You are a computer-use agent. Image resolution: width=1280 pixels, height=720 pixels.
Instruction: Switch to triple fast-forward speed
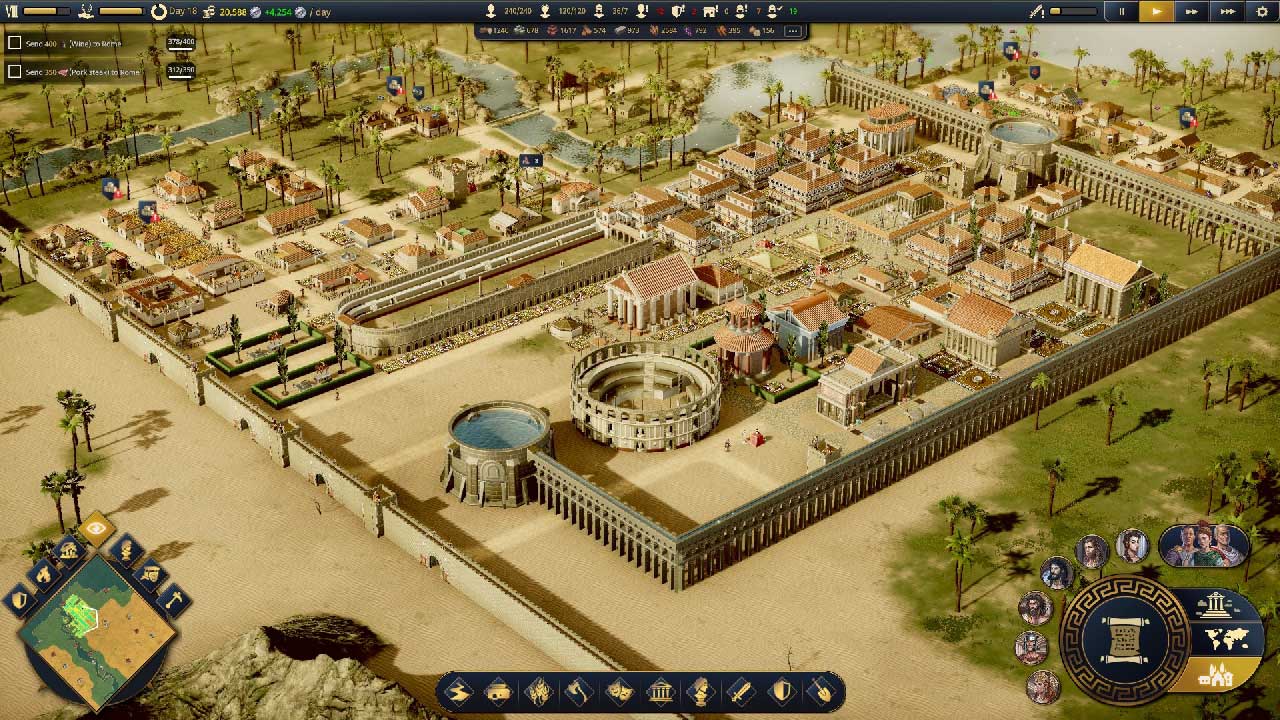[1228, 11]
